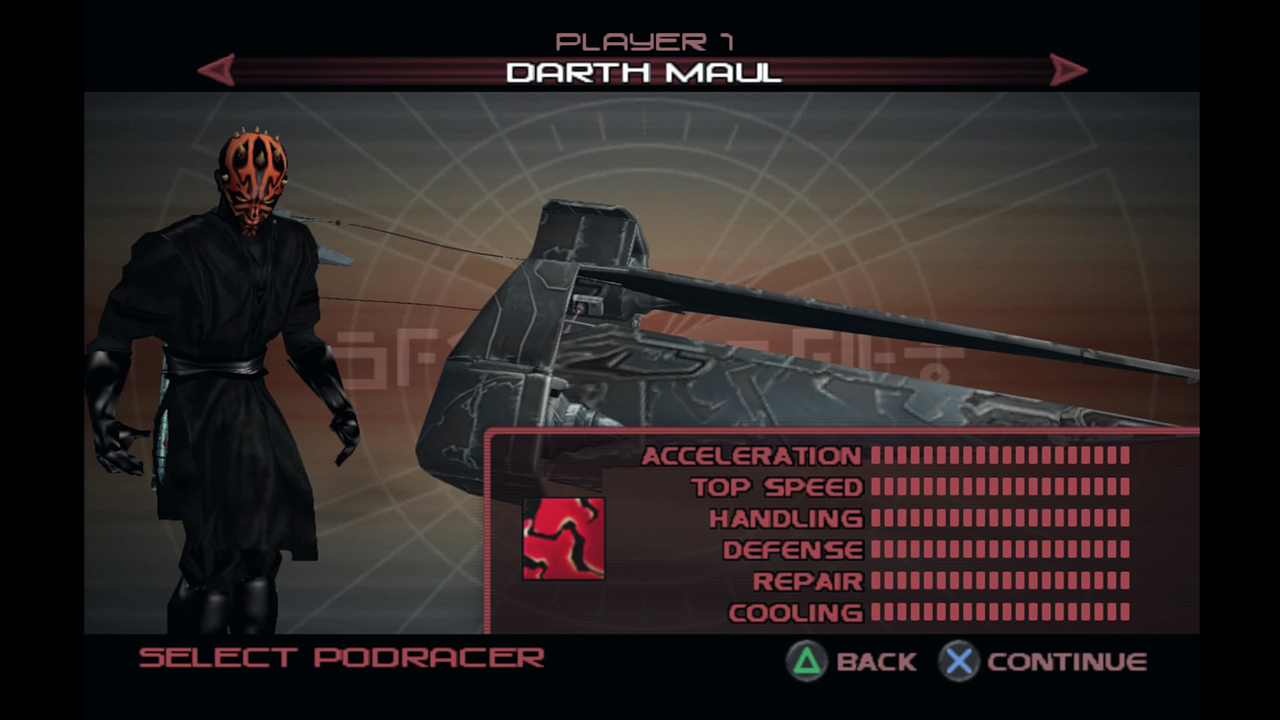Open the previous racer with the left chevron
1280x720 pixels.
pos(215,70)
